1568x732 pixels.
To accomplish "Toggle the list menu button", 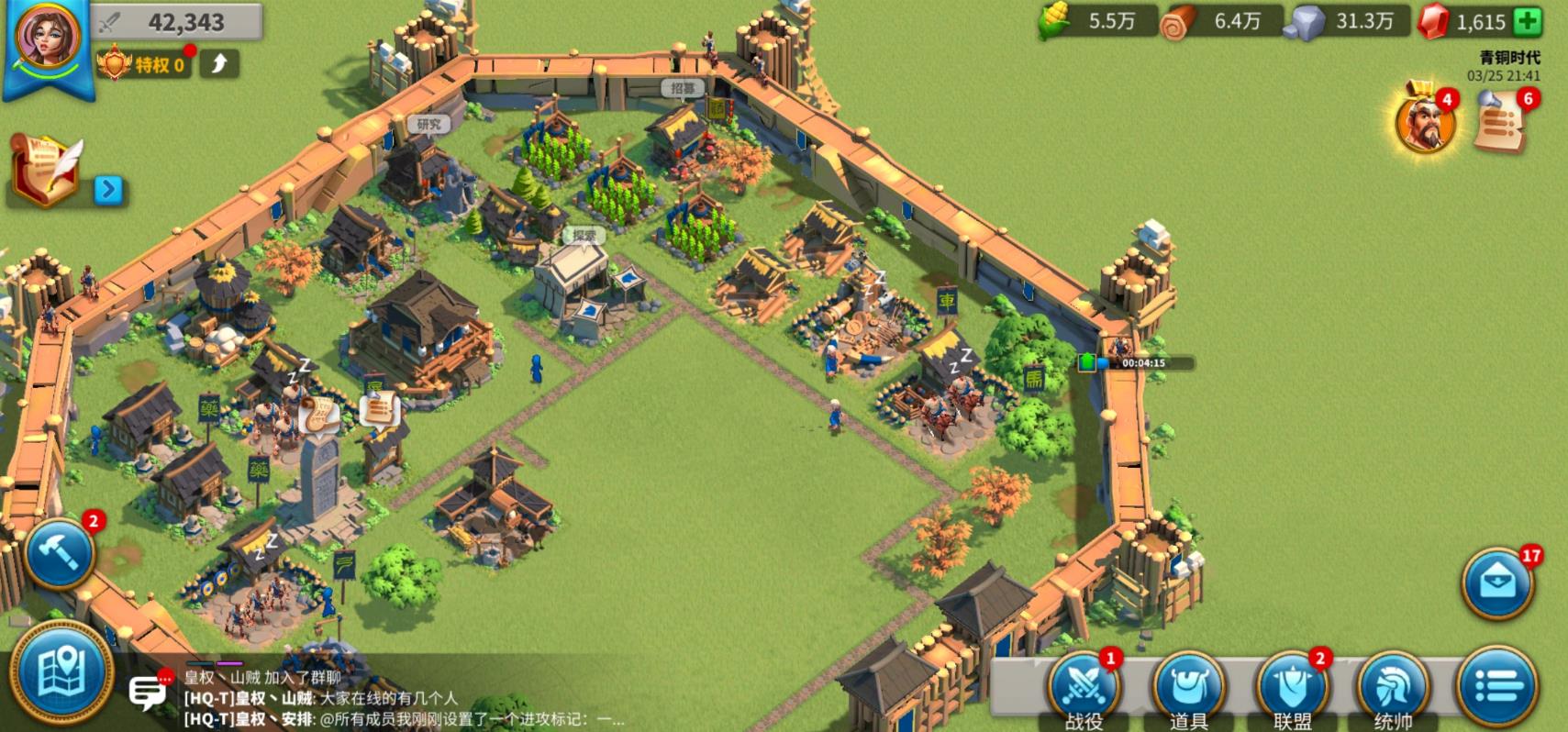I will (x=1497, y=686).
